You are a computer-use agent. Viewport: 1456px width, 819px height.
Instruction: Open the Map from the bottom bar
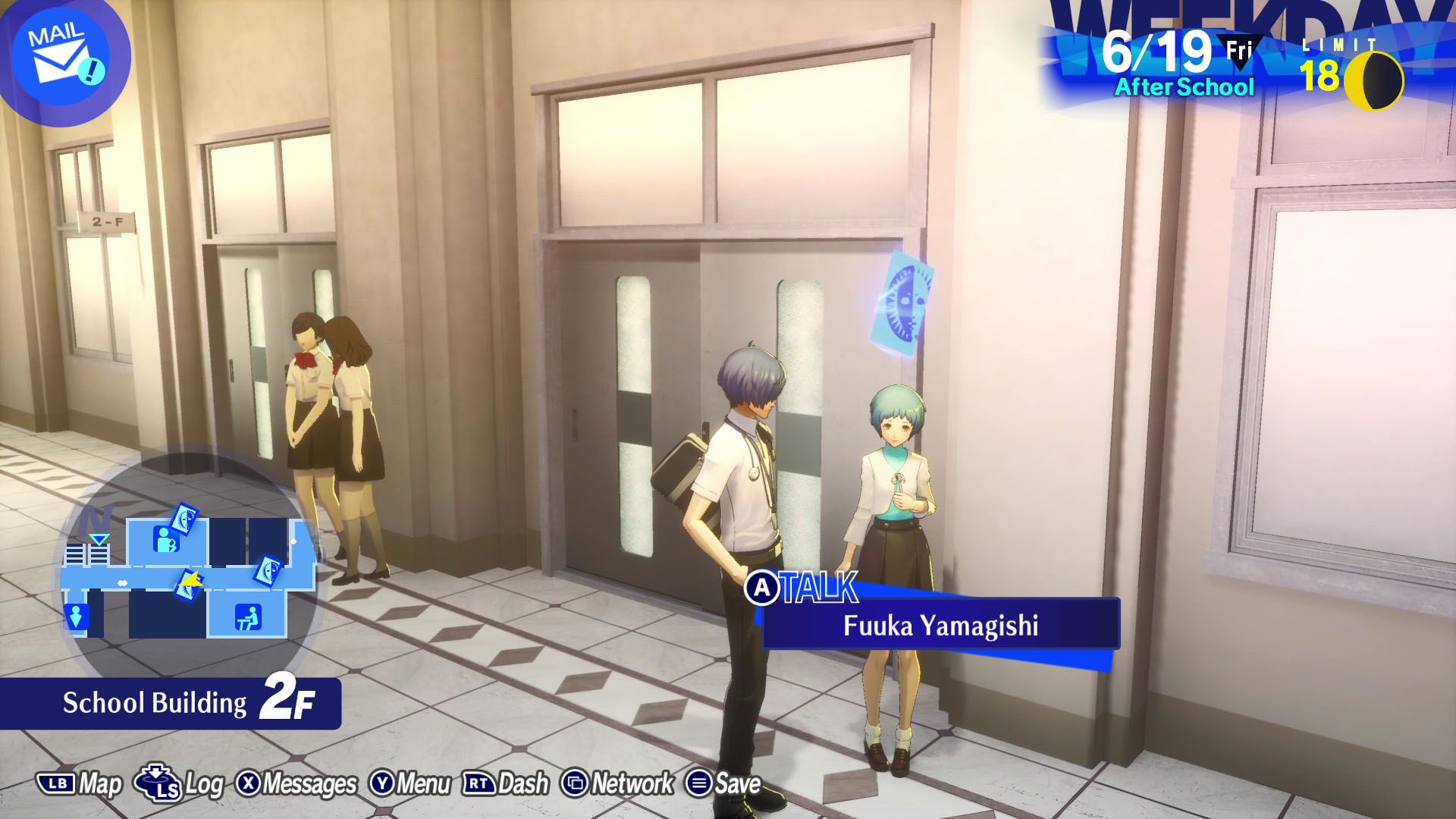[80, 784]
